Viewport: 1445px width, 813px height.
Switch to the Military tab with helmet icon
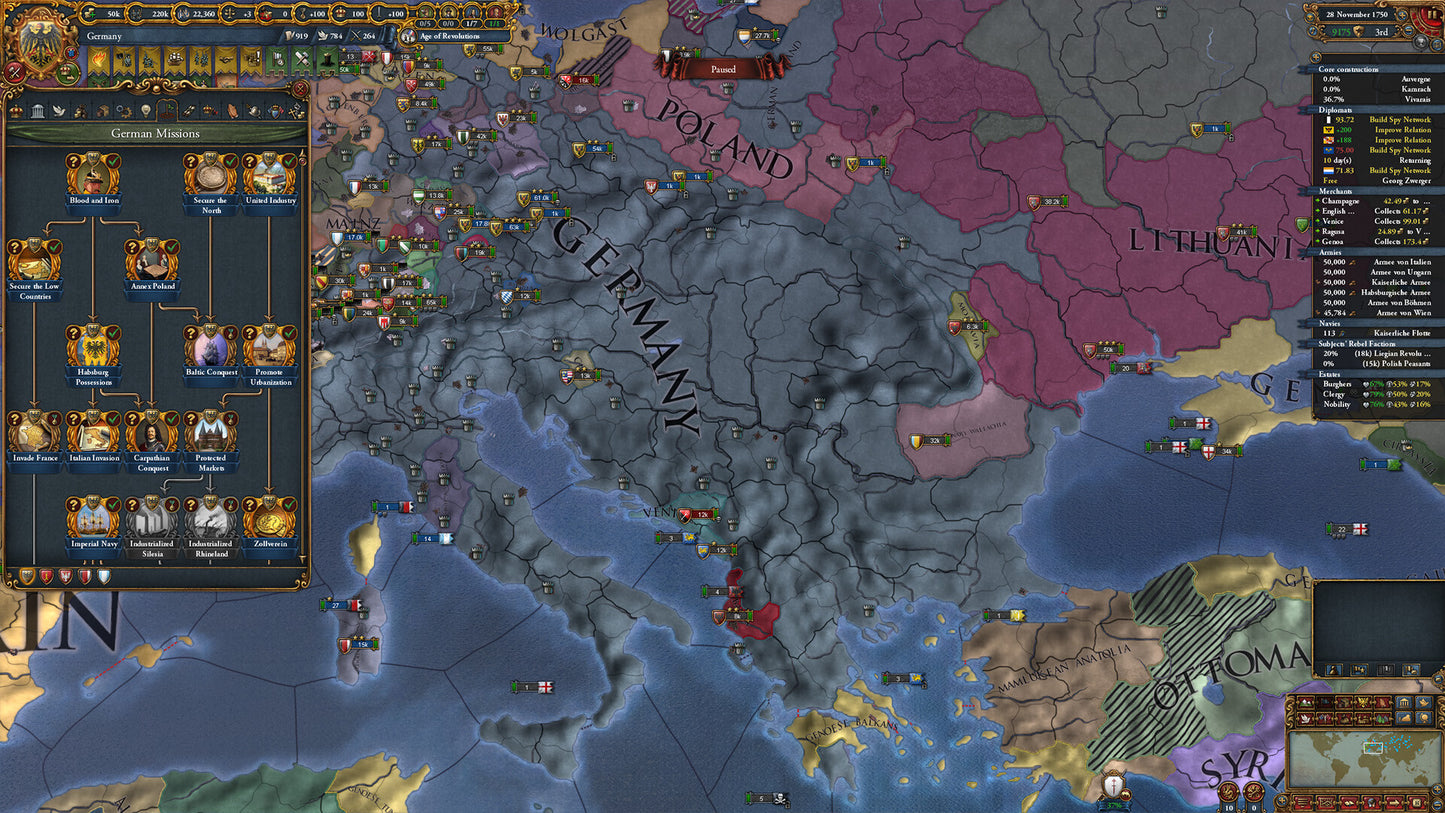pyautogui.click(x=253, y=111)
